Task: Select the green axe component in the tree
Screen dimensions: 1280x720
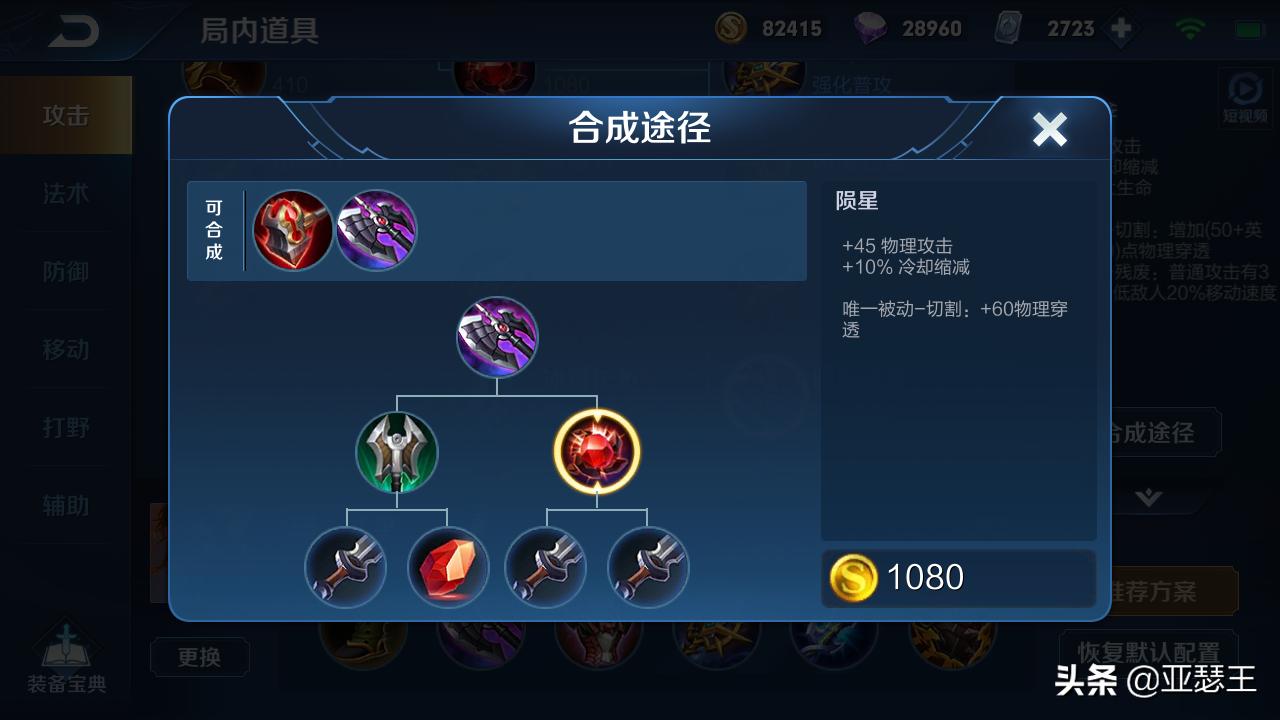Action: click(397, 452)
